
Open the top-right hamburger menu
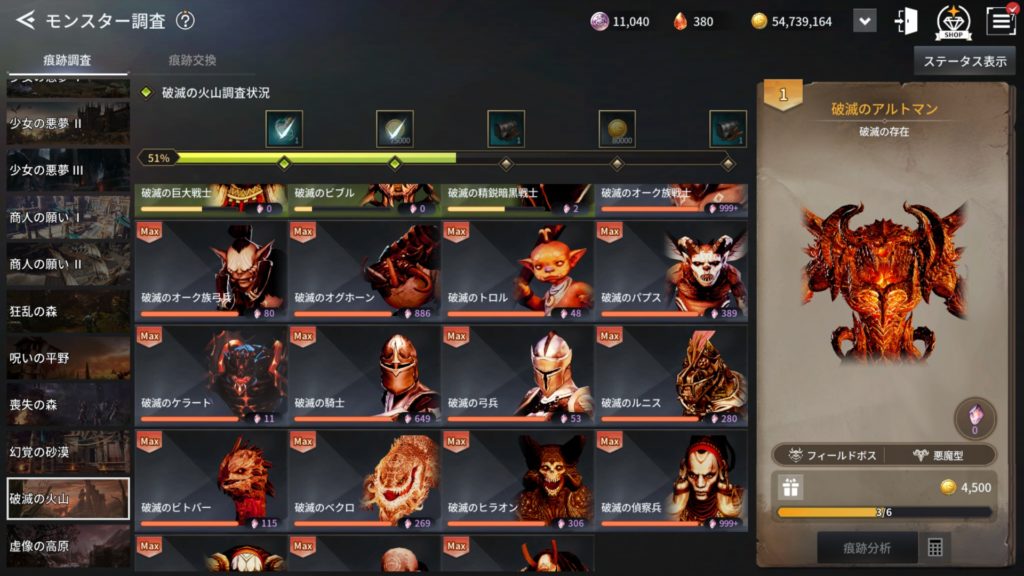(1000, 21)
